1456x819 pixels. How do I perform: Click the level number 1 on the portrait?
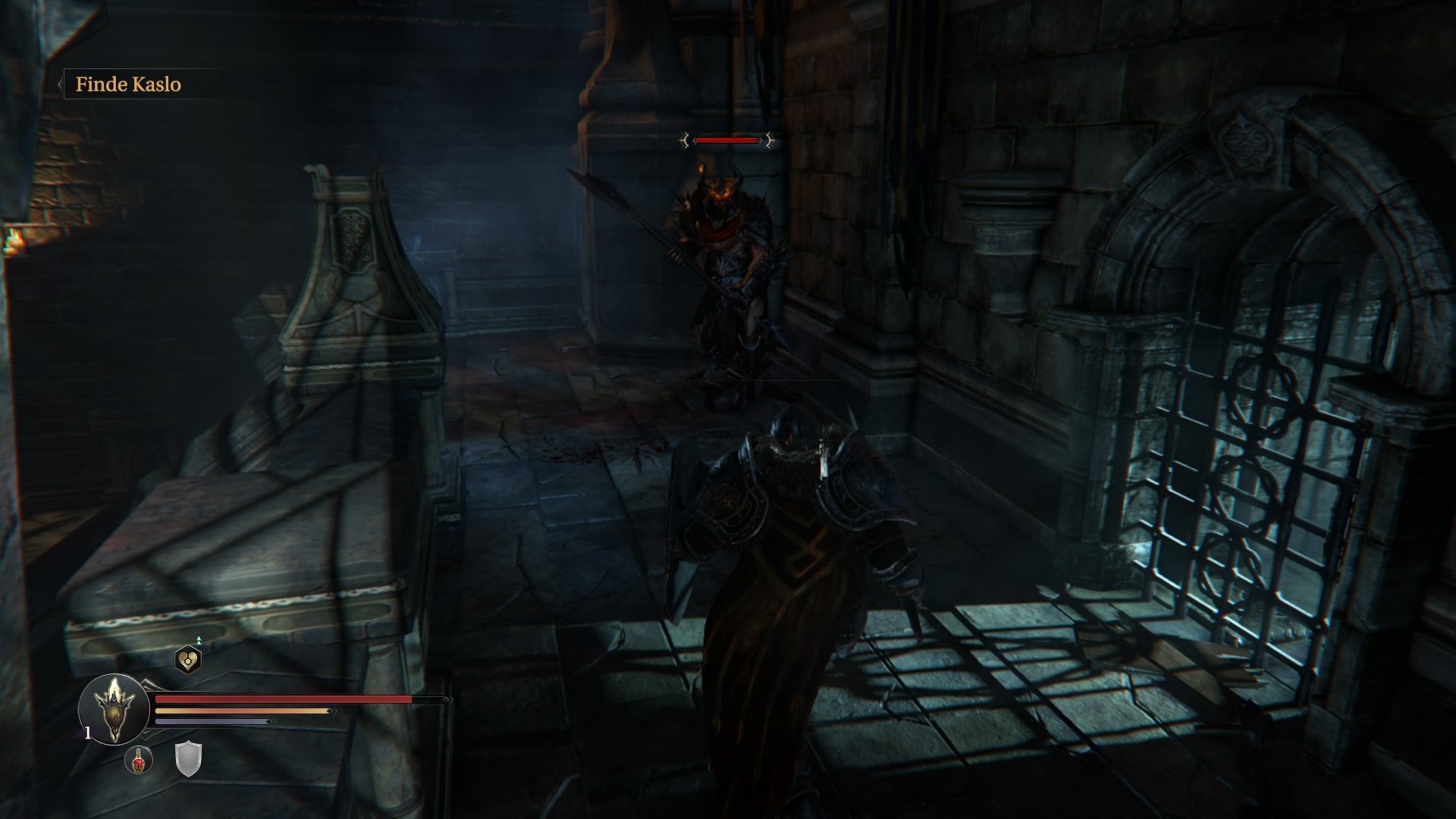(88, 733)
